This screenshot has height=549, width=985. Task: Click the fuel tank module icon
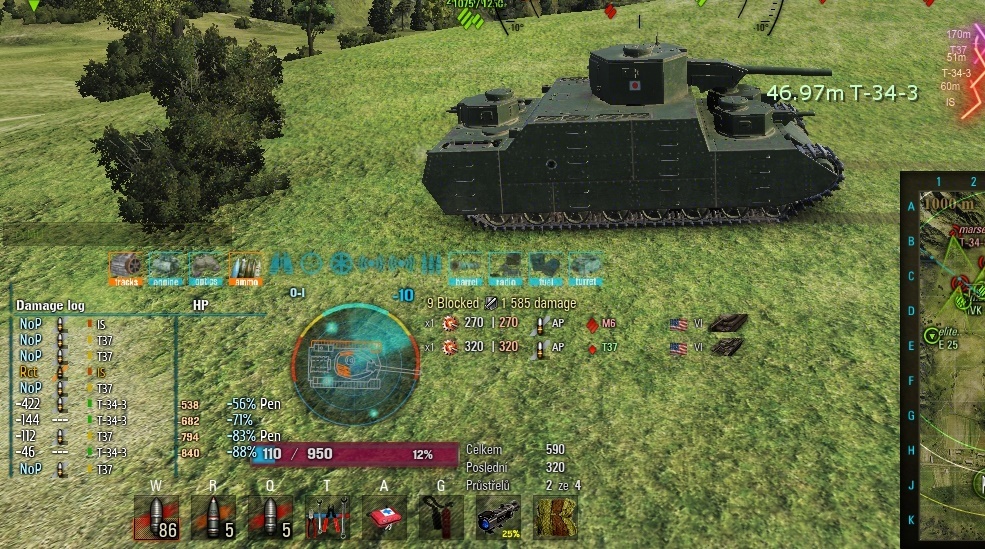[x=545, y=267]
